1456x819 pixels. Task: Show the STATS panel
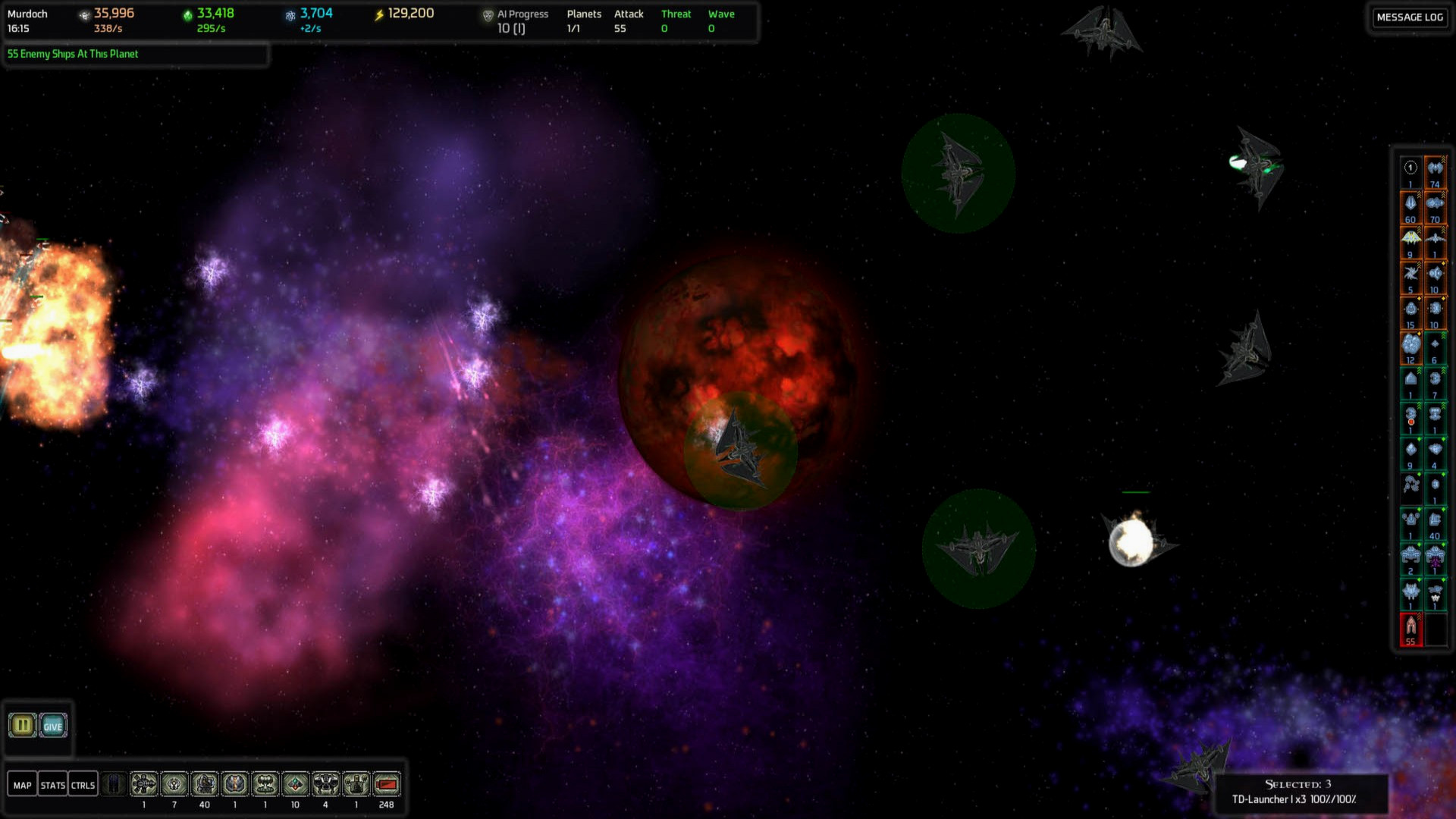pos(52,785)
